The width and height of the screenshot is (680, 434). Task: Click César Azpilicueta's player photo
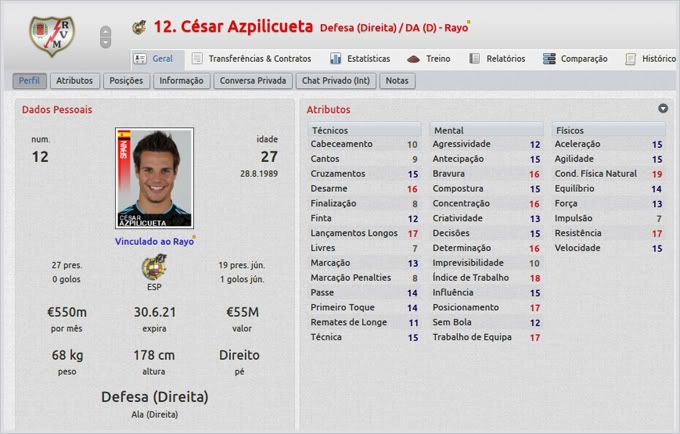155,178
